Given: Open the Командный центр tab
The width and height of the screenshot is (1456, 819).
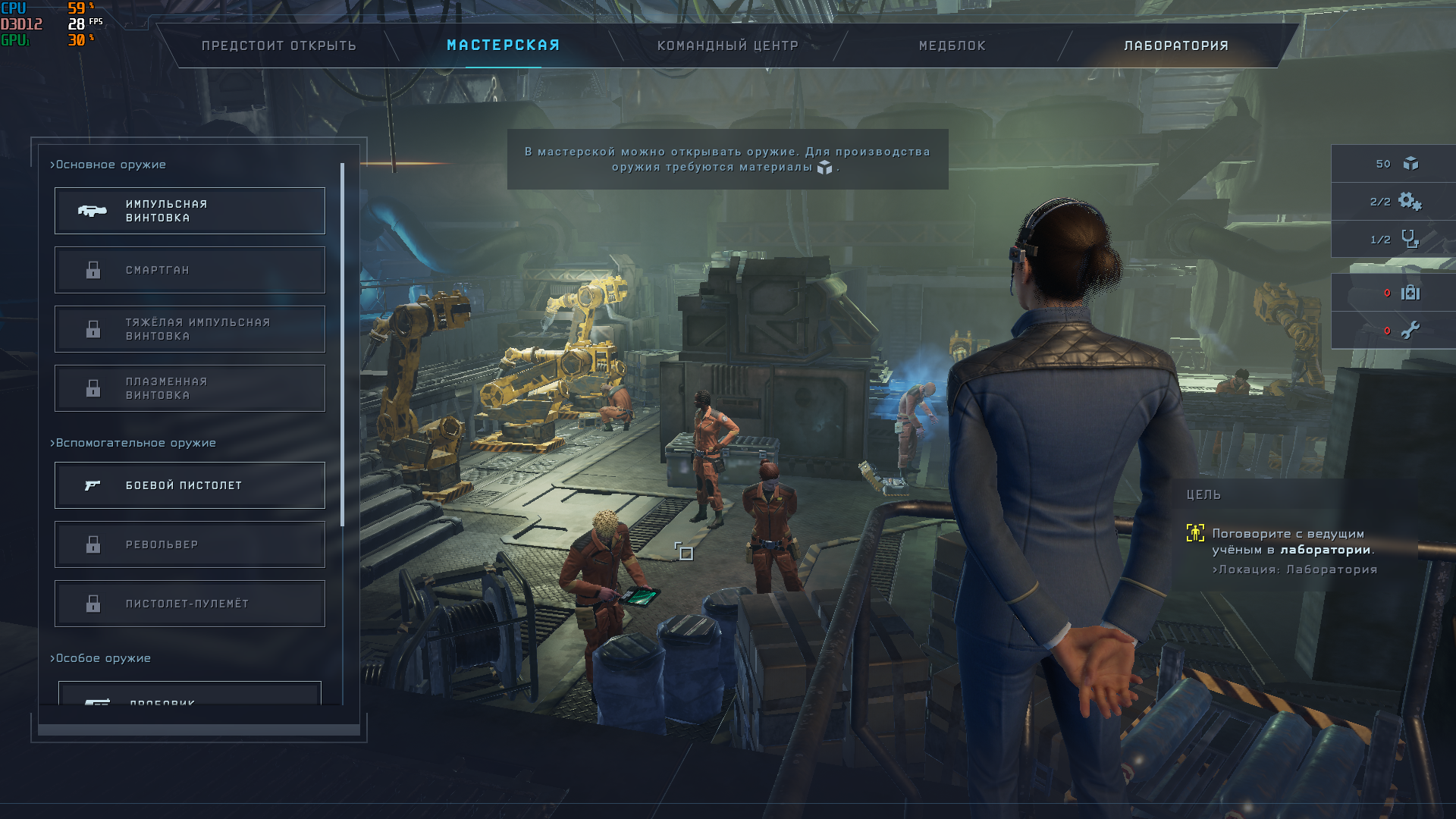Looking at the screenshot, I should pyautogui.click(x=727, y=45).
